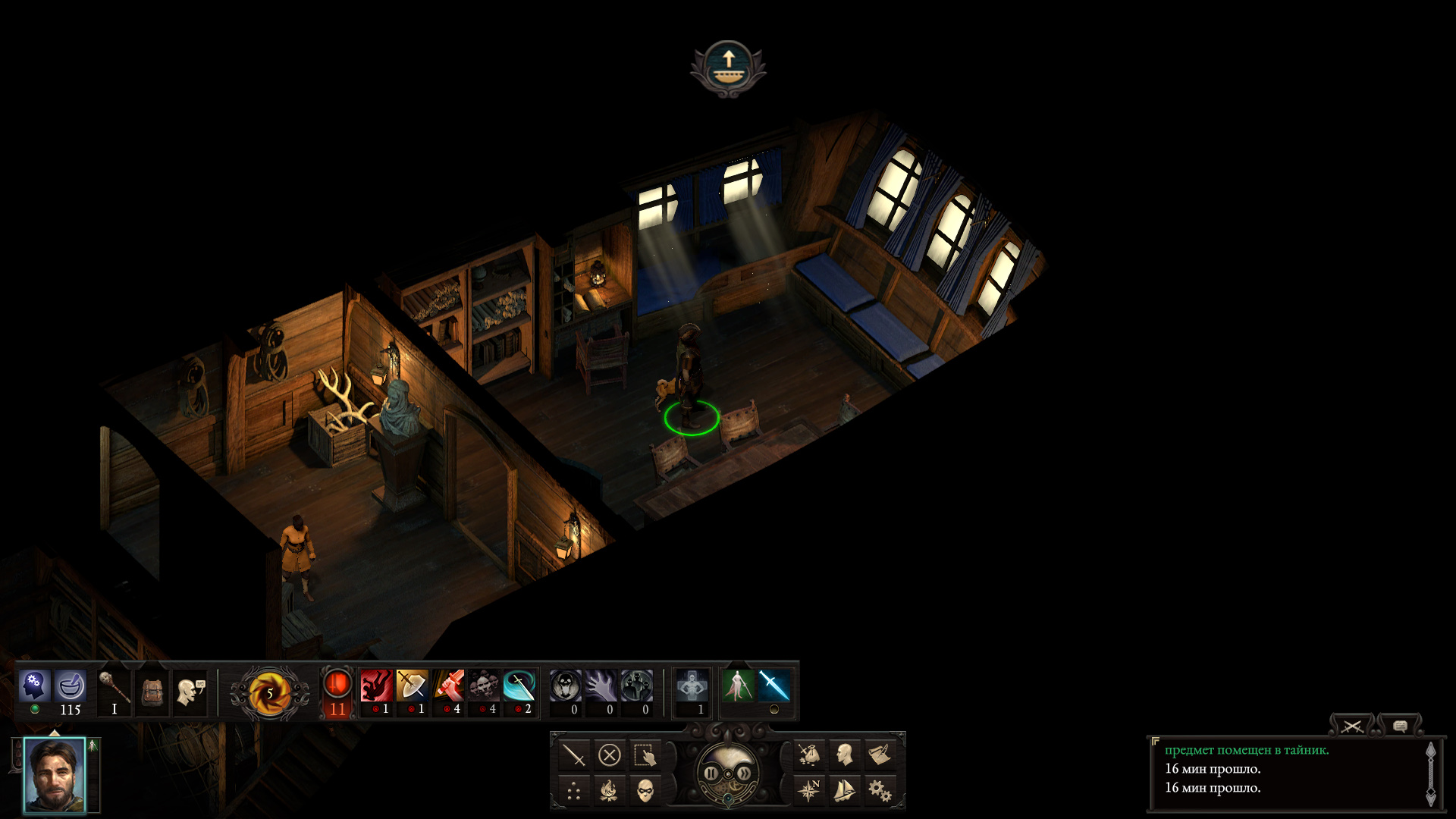
Task: Open the mortar and pestle crafting icon
Action: [71, 686]
